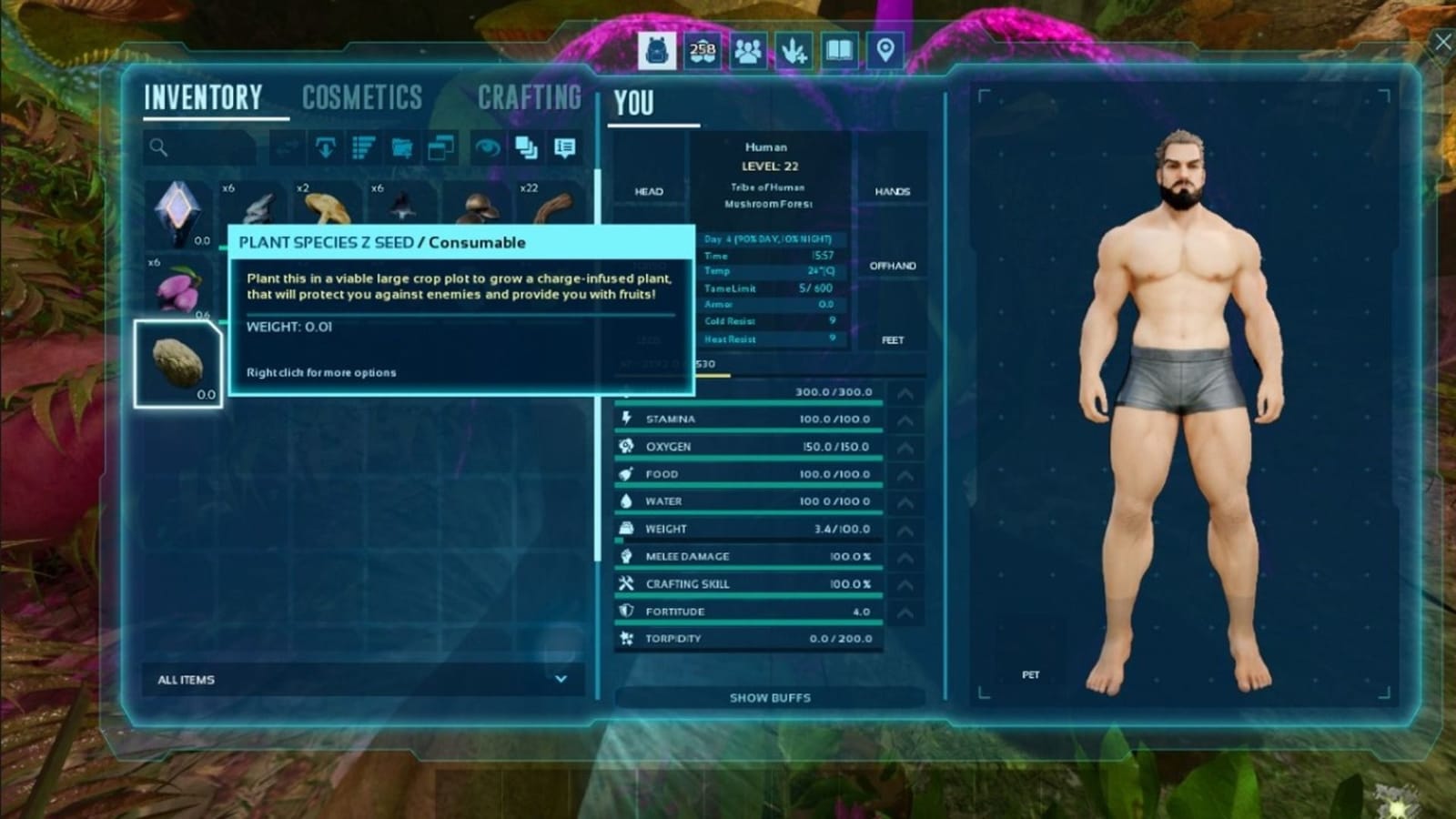
Task: Click the transfer-all download arrow icon
Action: (x=325, y=148)
